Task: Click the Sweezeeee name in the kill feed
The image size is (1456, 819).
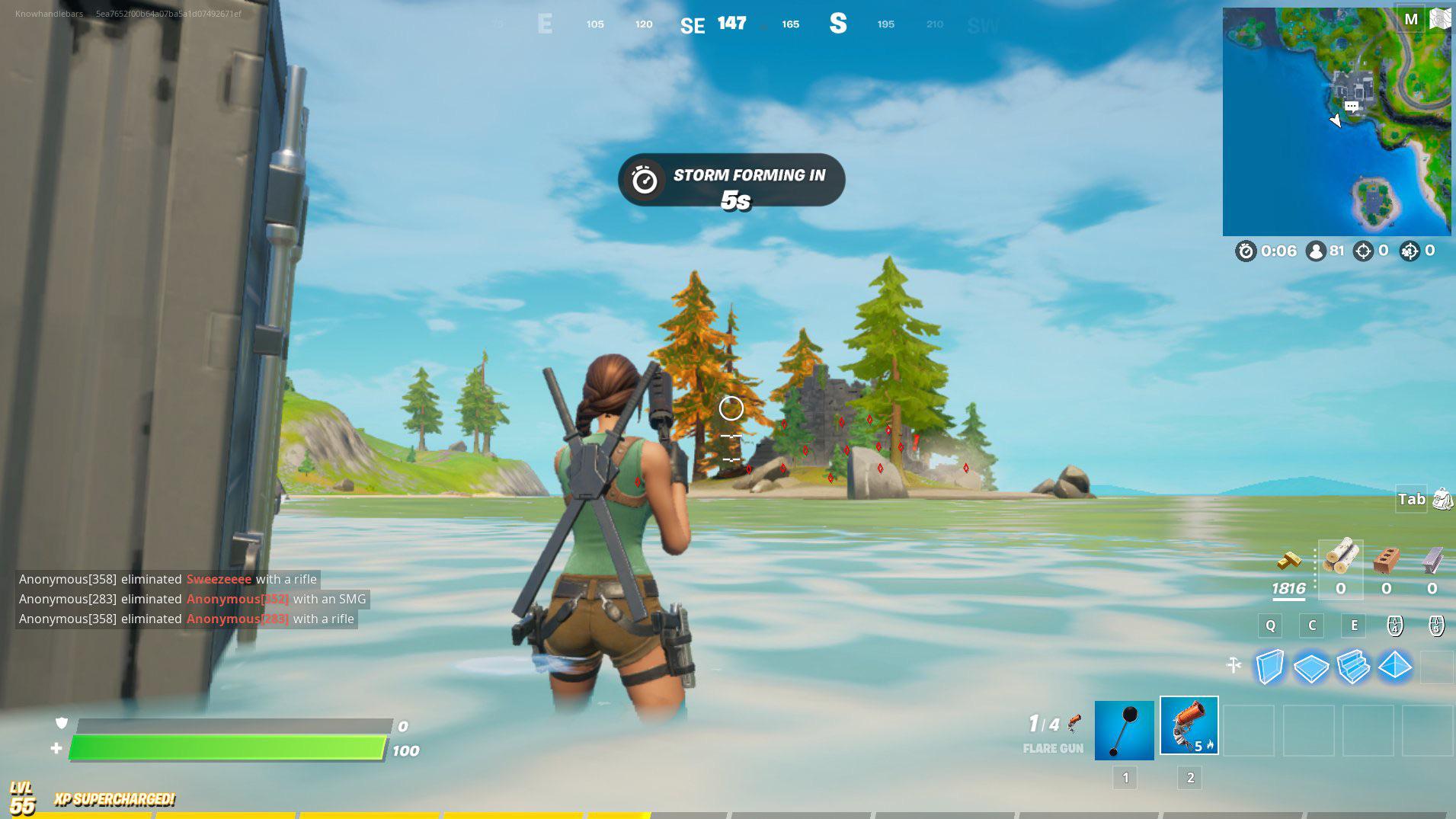Action: coord(219,579)
